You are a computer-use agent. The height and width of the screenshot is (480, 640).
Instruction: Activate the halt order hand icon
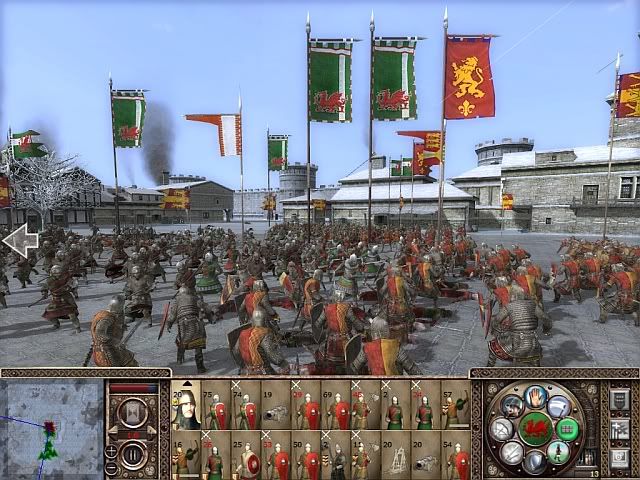point(535,397)
